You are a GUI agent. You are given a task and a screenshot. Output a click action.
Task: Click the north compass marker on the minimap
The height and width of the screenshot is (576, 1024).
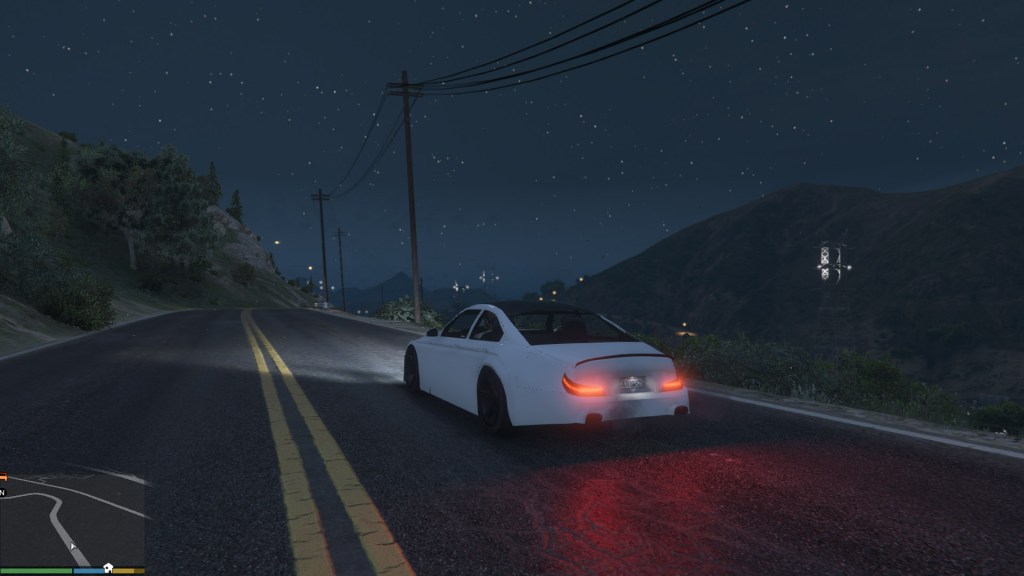(x=3, y=492)
